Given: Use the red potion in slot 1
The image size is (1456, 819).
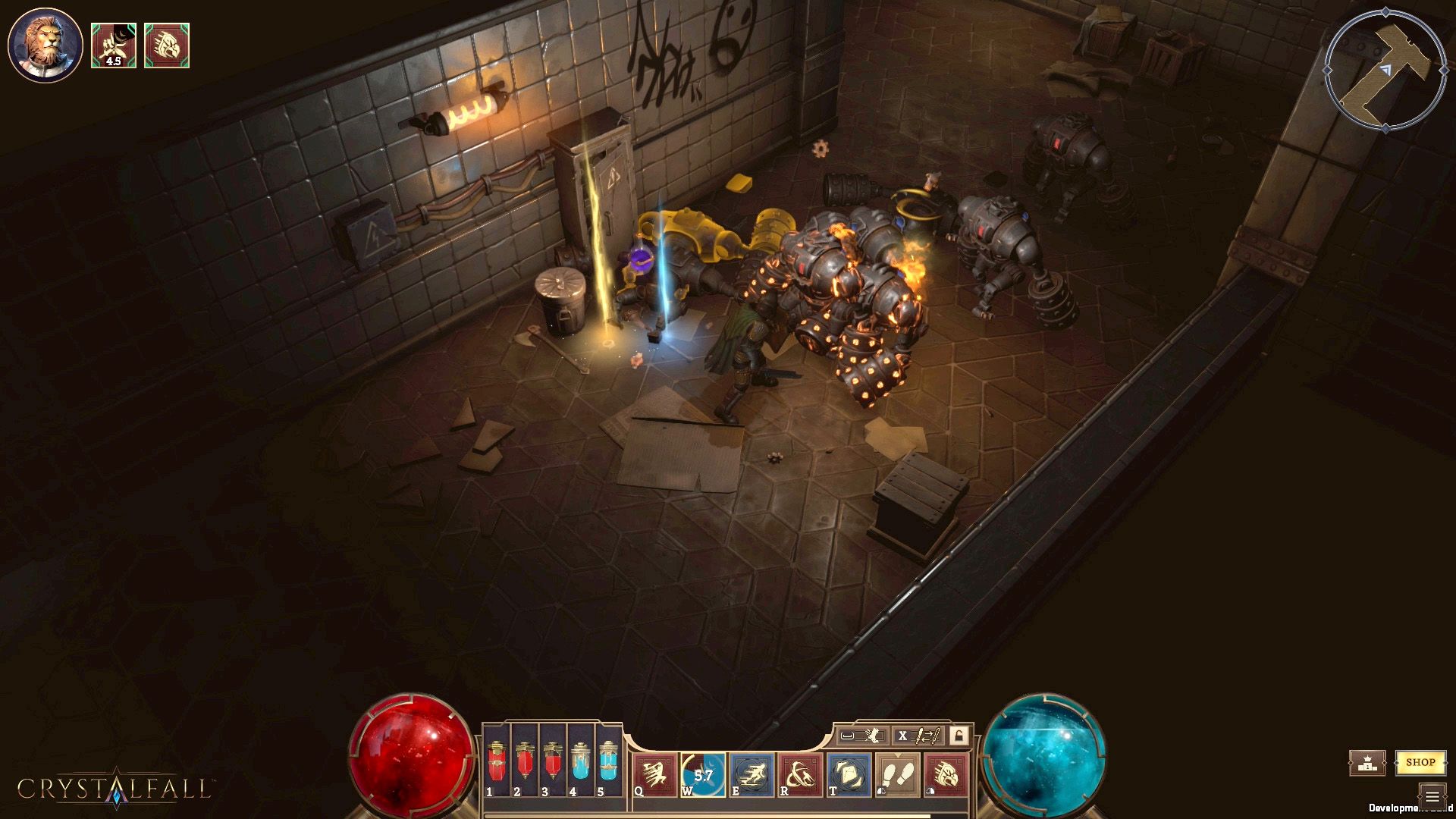Looking at the screenshot, I should click(x=497, y=761).
